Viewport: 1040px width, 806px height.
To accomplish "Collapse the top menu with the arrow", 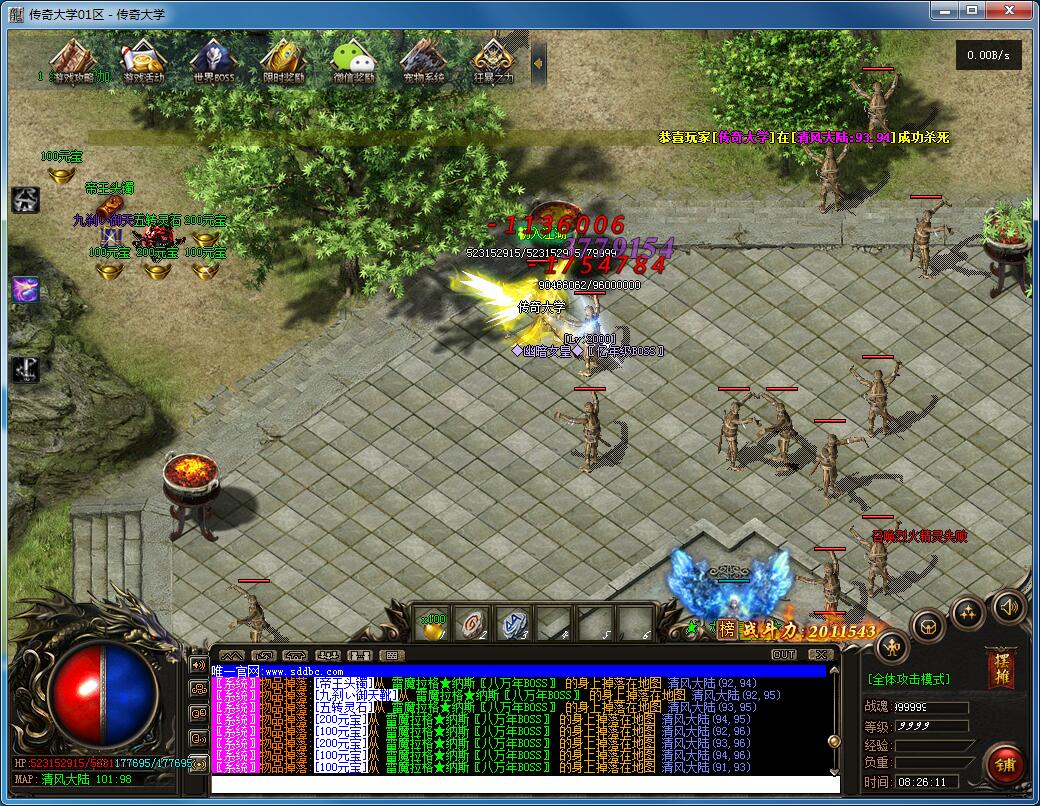I will pos(538,62).
